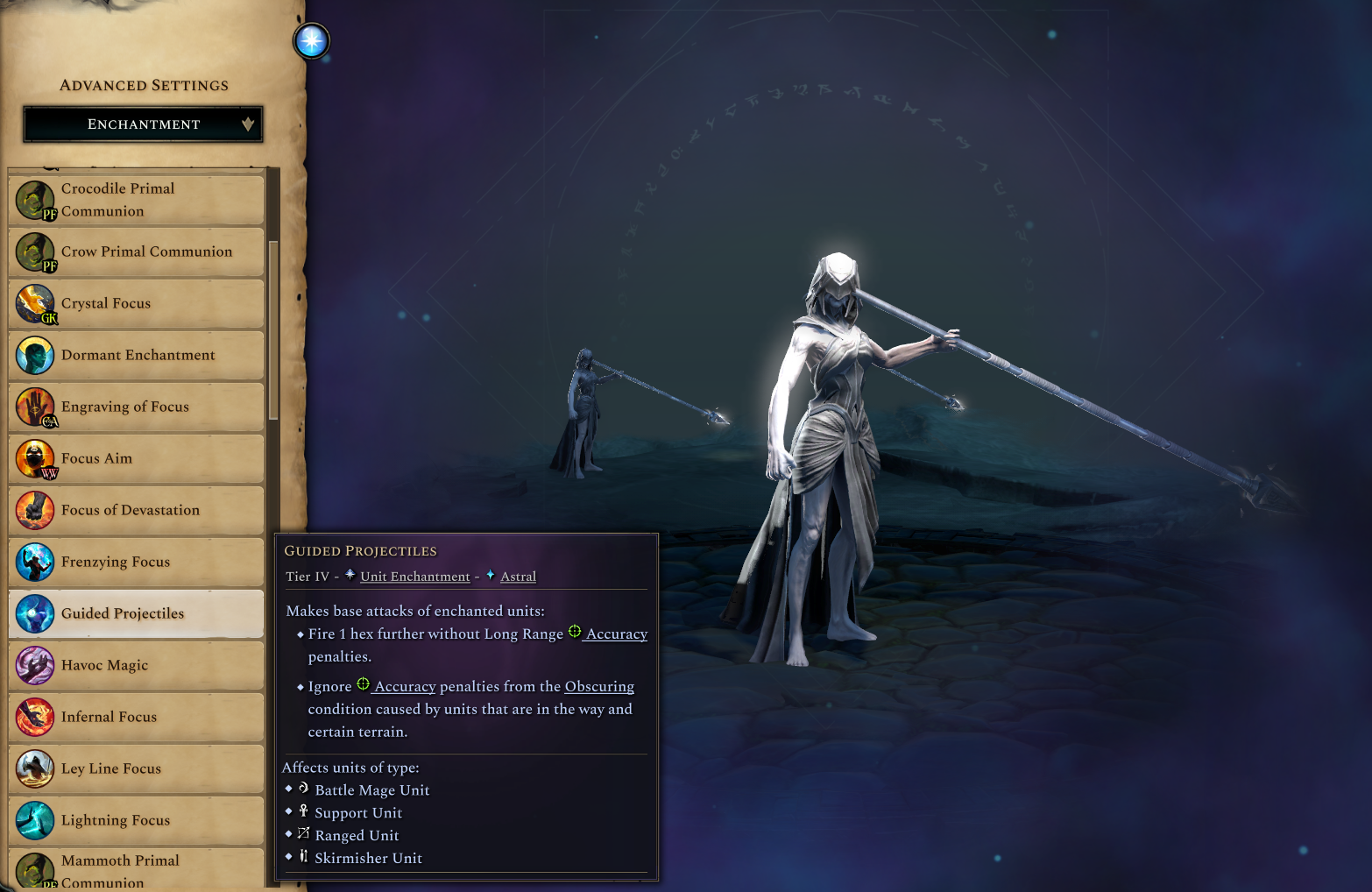Select the Frenzying Focus icon
1372x892 pixels.
point(35,562)
